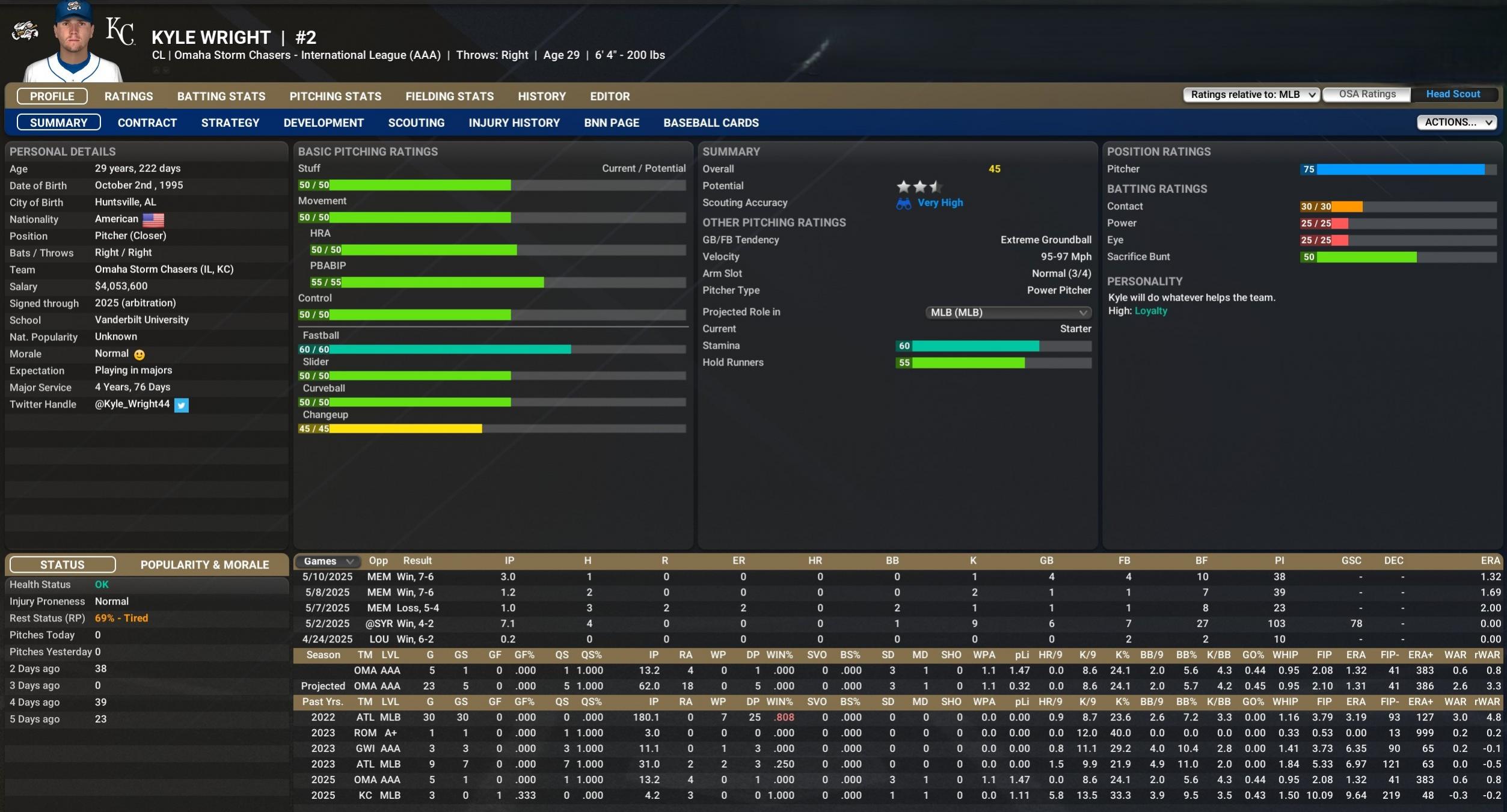Visit the player's BNN PAGE
Screen dimensions: 1507x812
point(610,123)
